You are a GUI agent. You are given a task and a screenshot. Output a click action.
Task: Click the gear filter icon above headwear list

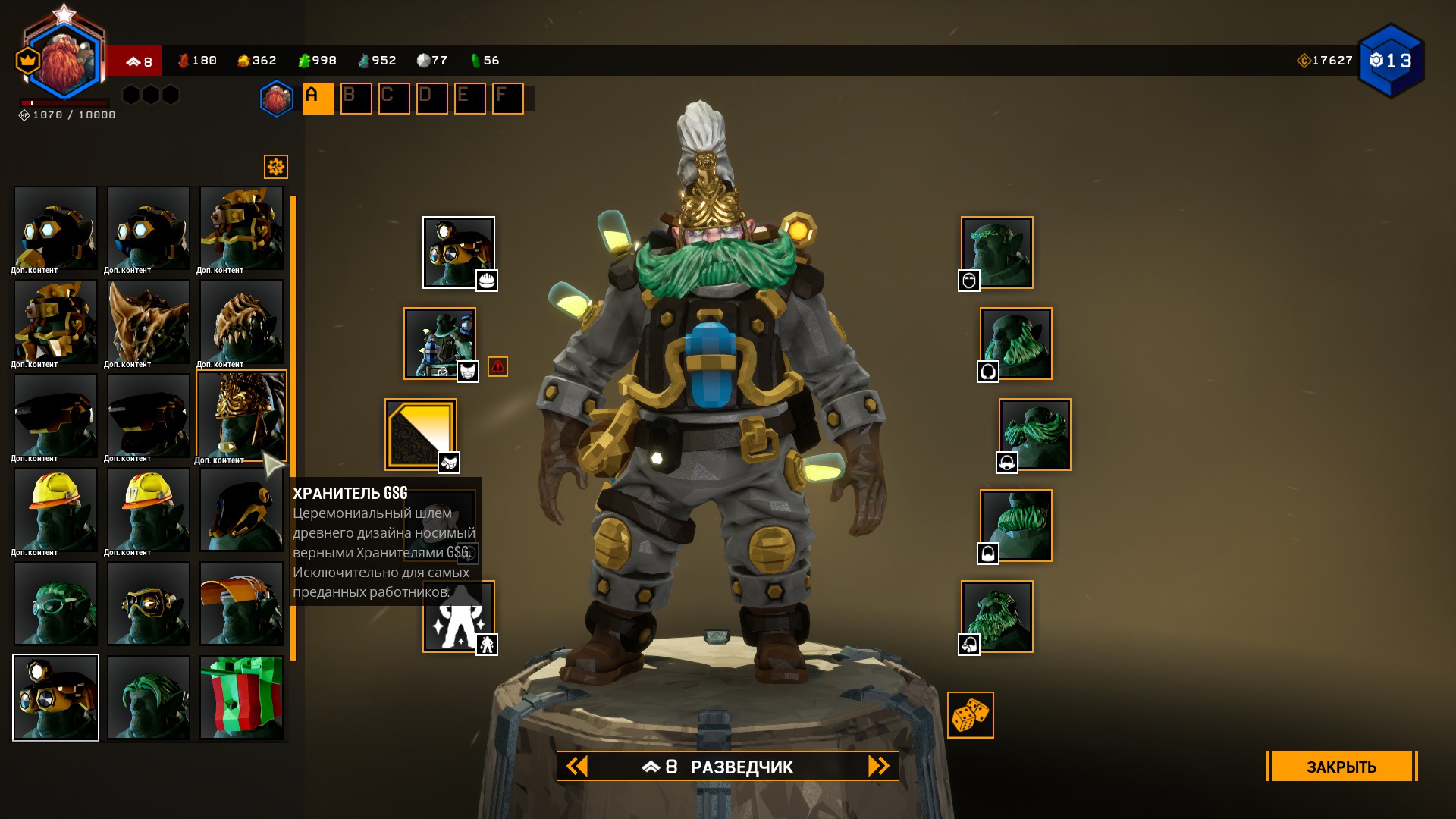pyautogui.click(x=276, y=167)
